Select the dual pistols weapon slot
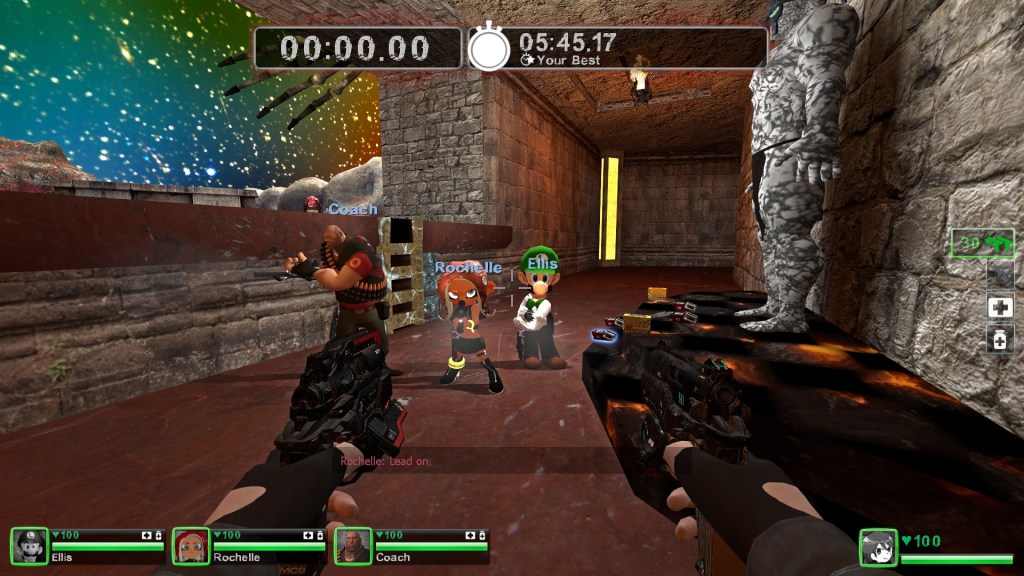 (x=984, y=243)
